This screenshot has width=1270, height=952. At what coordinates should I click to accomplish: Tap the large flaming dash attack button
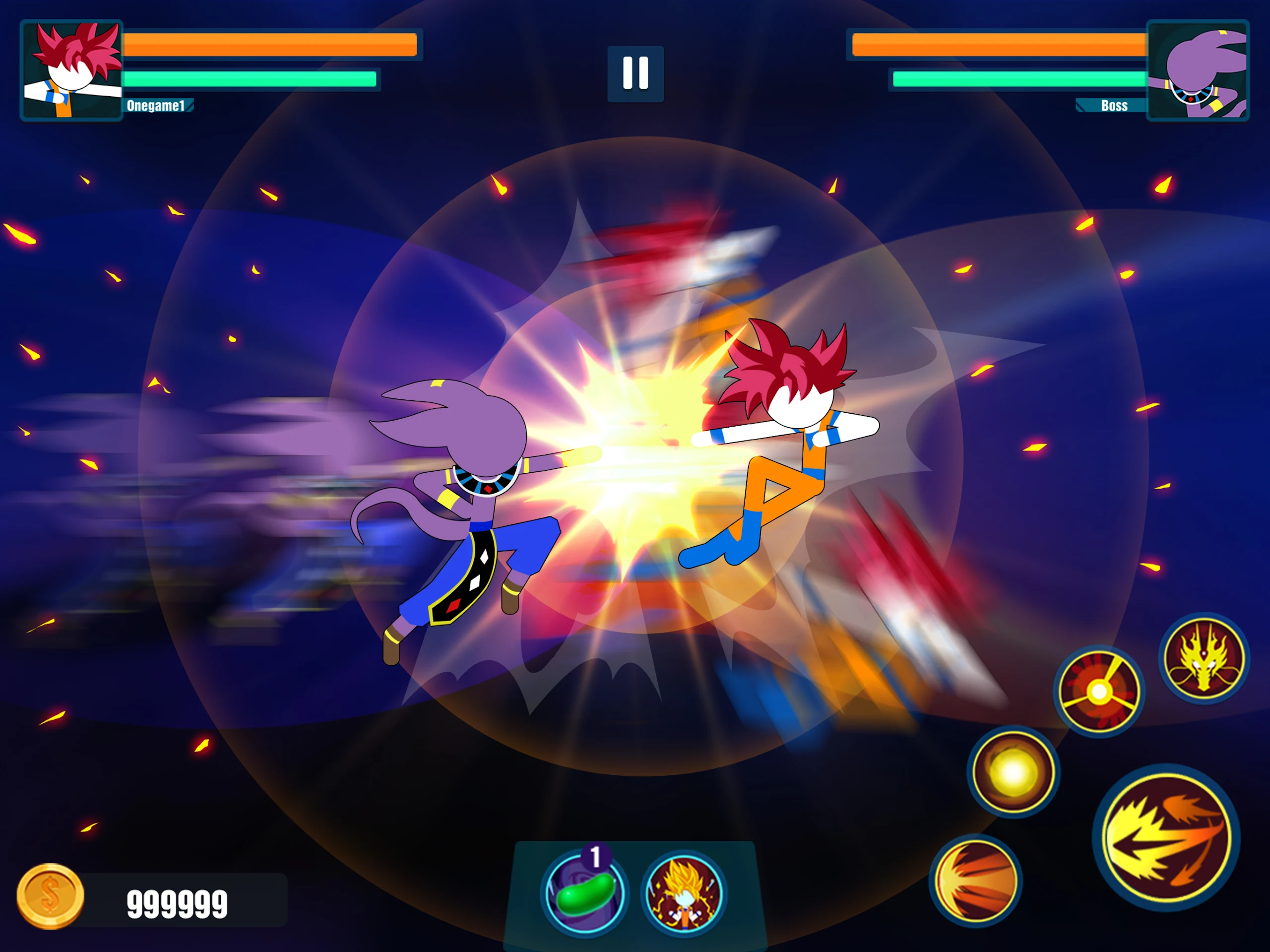click(1165, 838)
